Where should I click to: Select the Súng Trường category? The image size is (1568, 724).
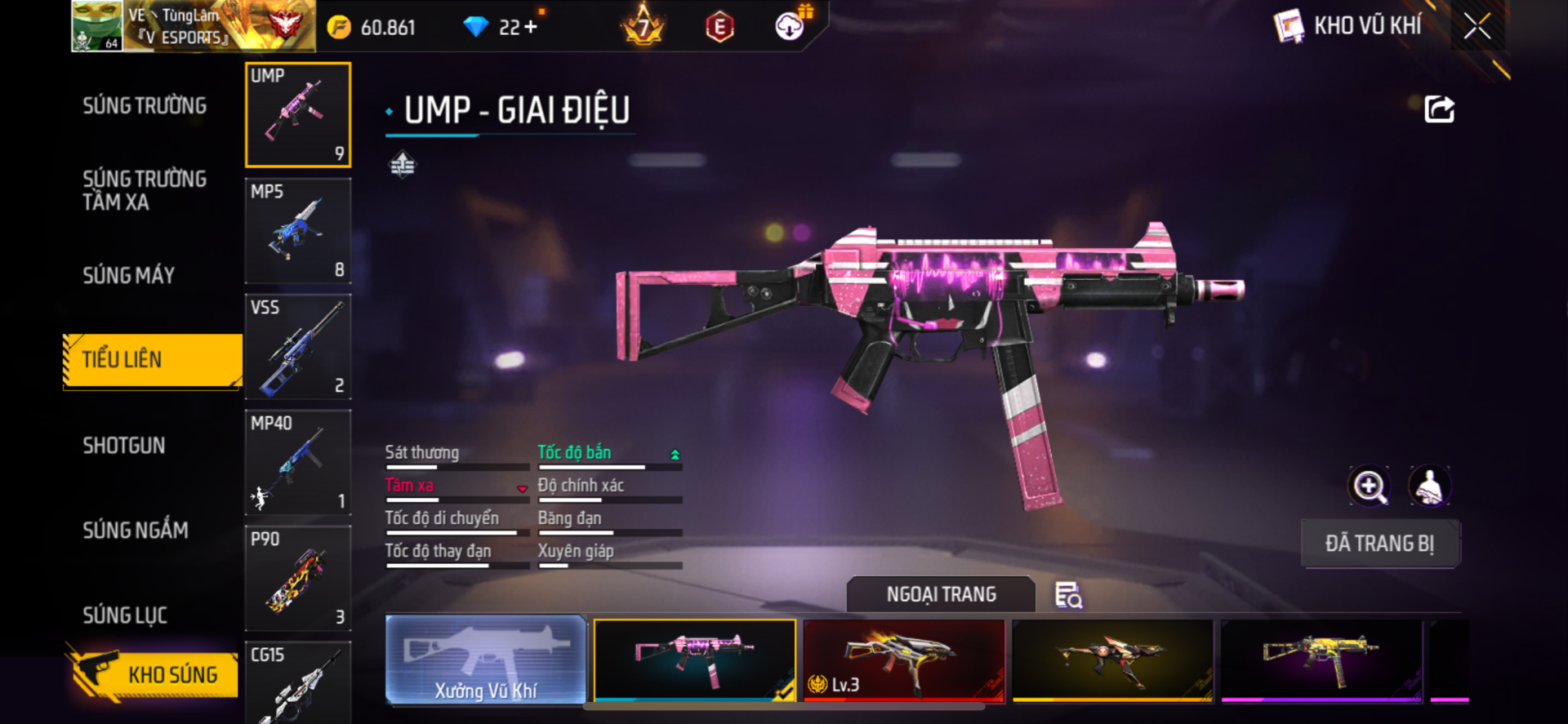[145, 106]
